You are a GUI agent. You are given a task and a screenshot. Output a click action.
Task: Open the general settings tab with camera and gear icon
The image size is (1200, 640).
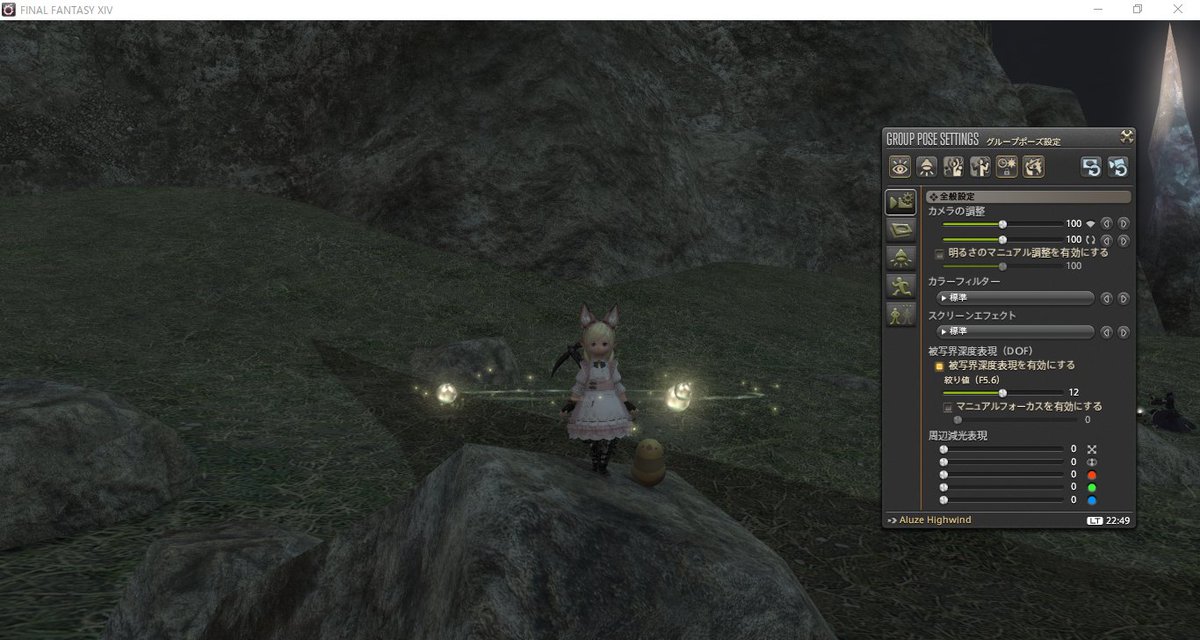(899, 203)
